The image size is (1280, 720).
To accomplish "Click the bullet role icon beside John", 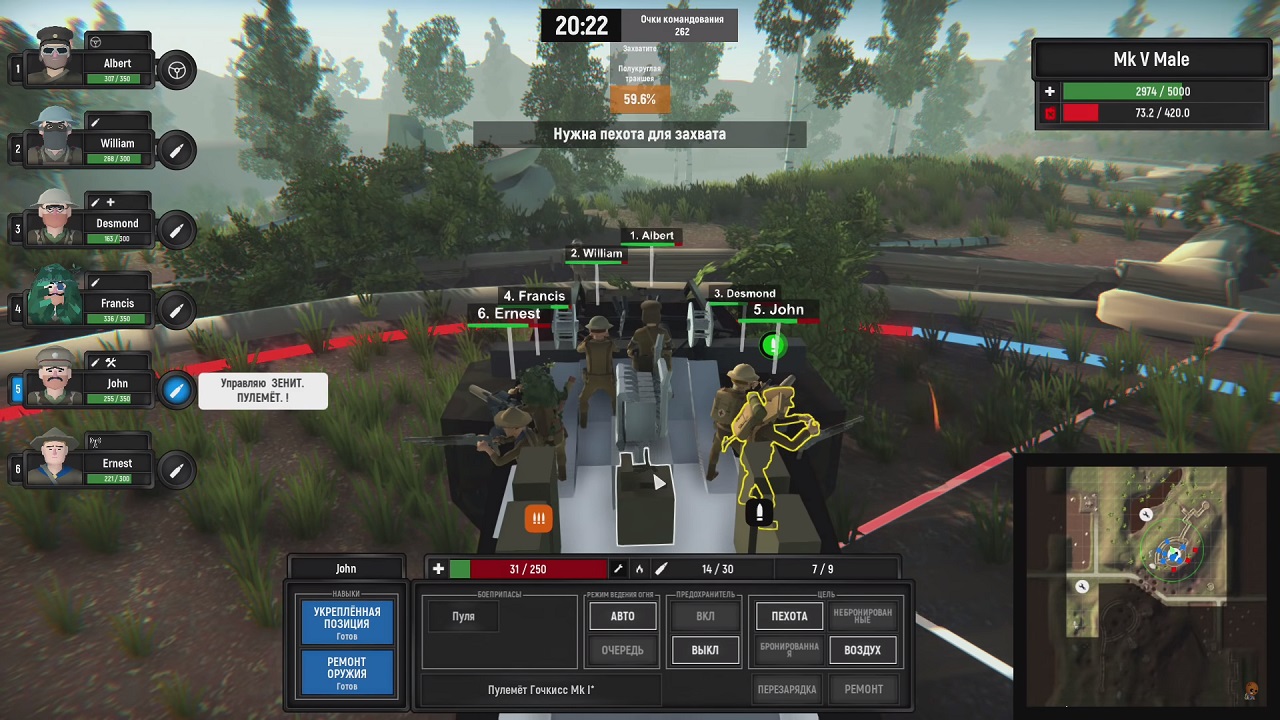I will click(x=176, y=390).
